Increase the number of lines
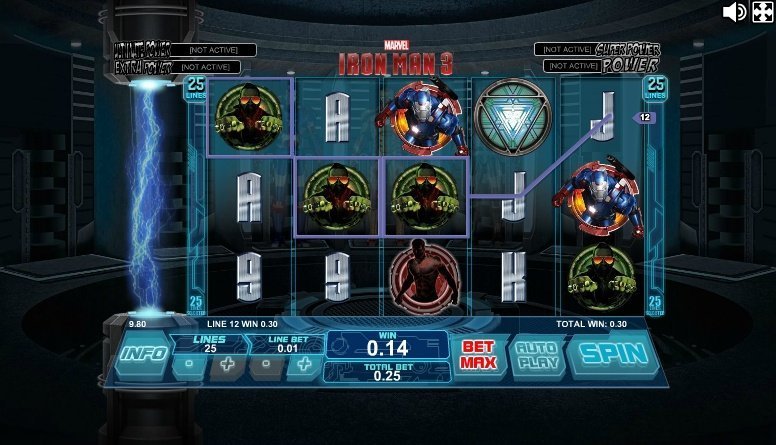 [x=227, y=366]
